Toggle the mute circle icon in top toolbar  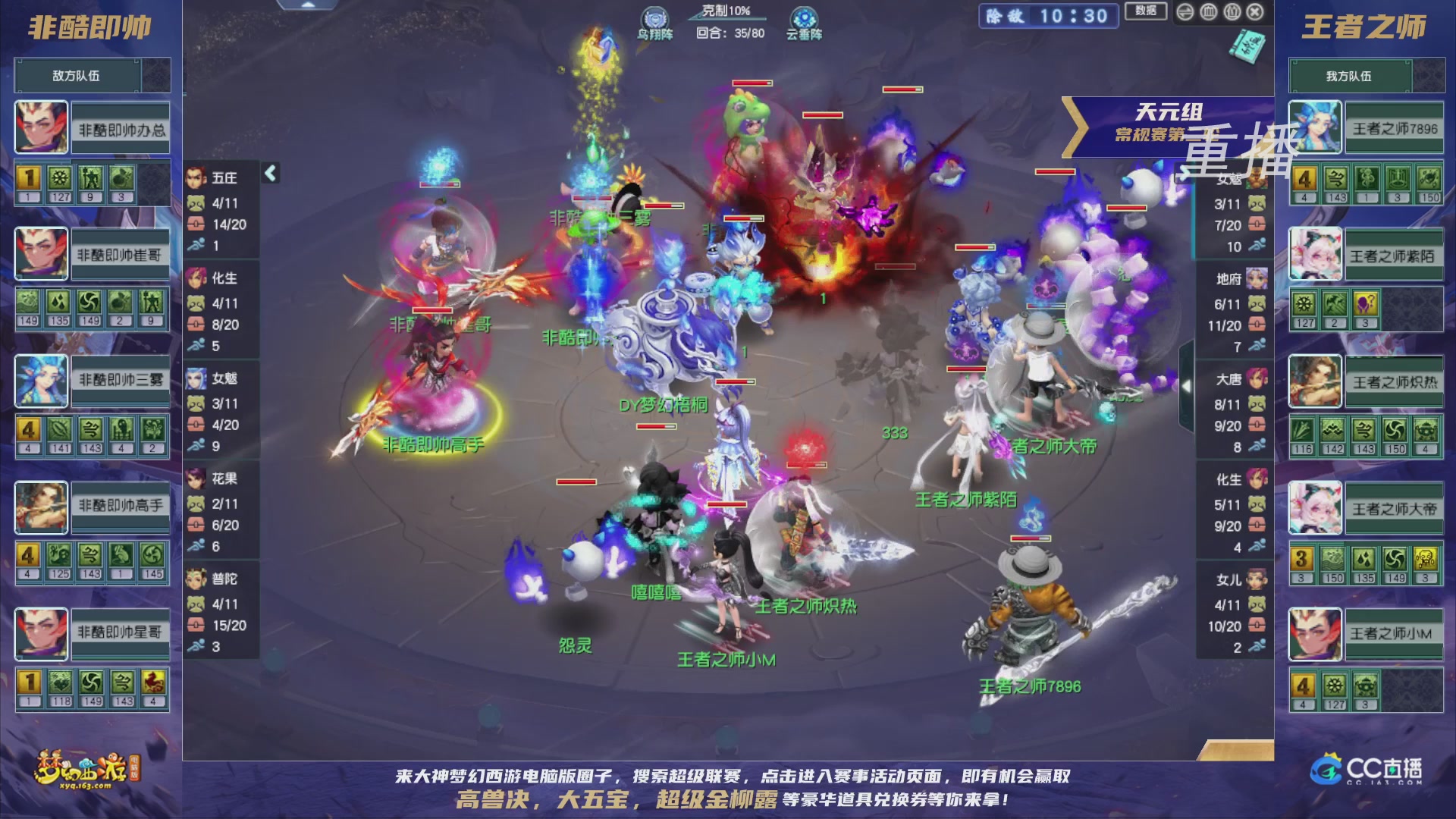(x=1208, y=11)
